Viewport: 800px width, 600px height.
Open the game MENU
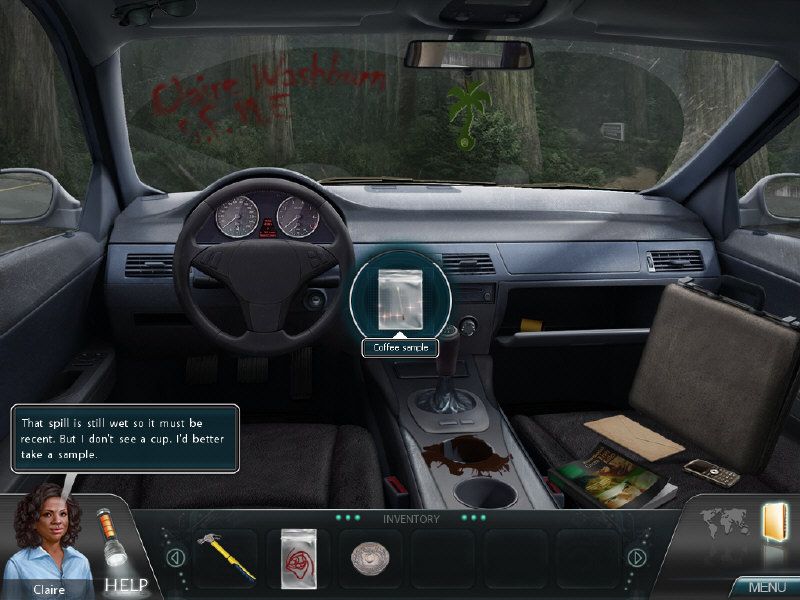click(767, 587)
